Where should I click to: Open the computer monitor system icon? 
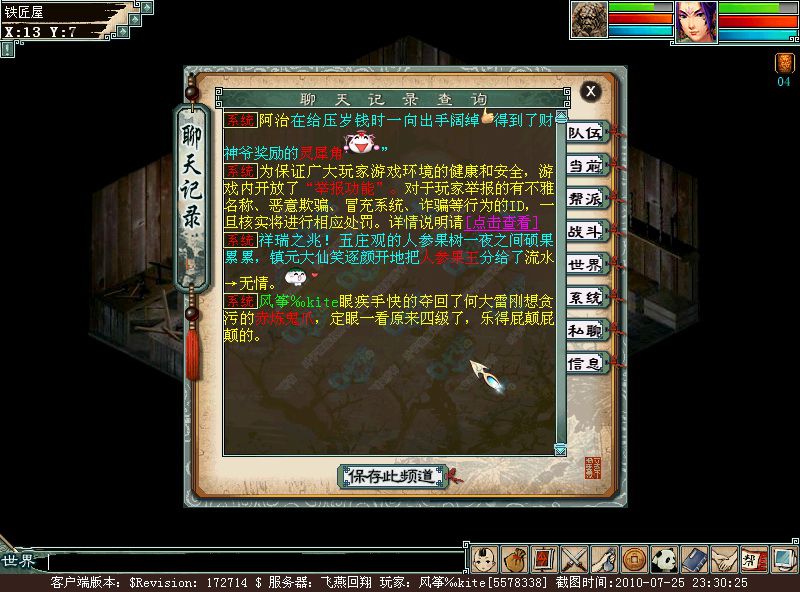(x=784, y=559)
